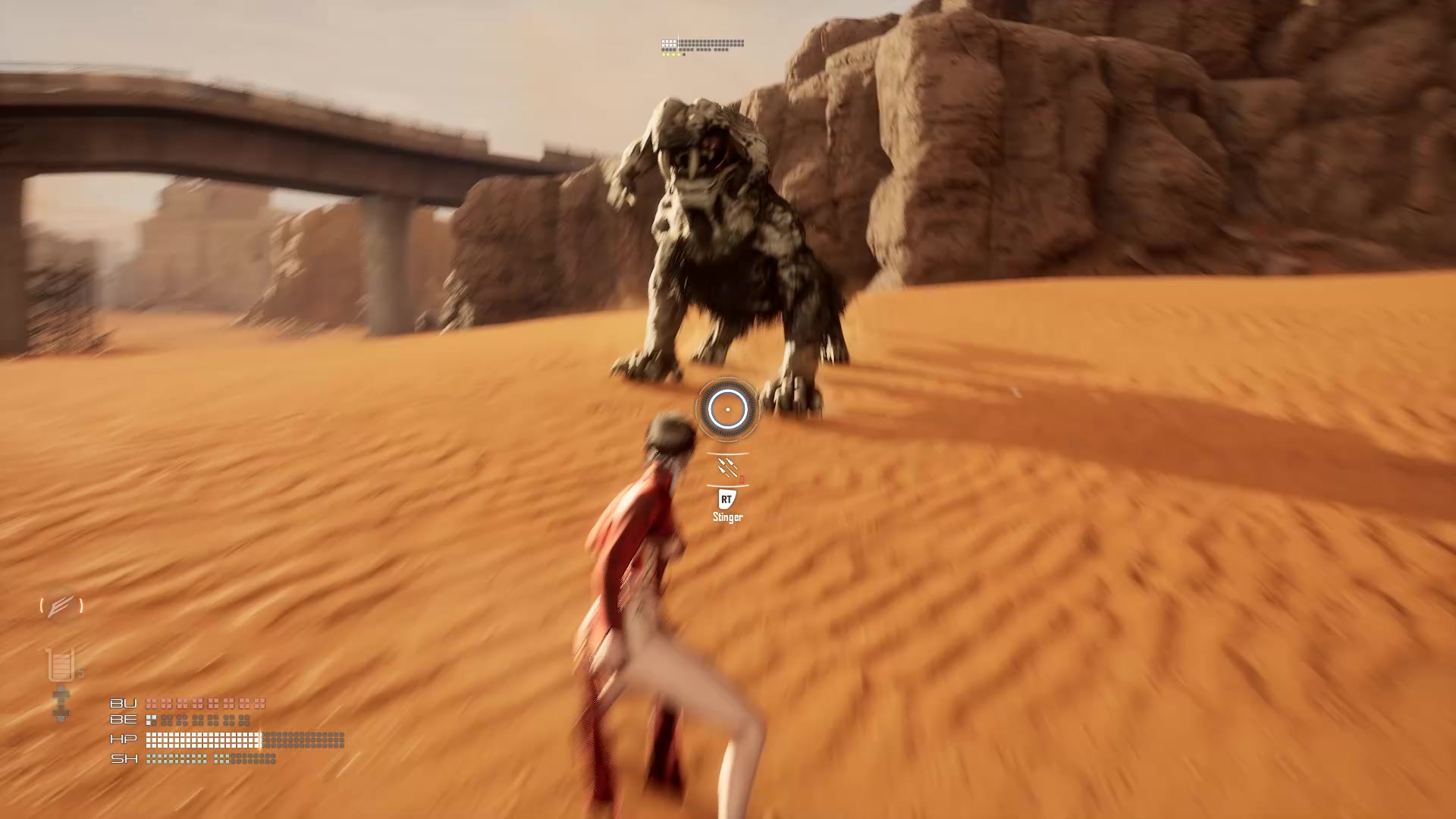Click the BU label text
The image size is (1456, 819).
pos(125,703)
